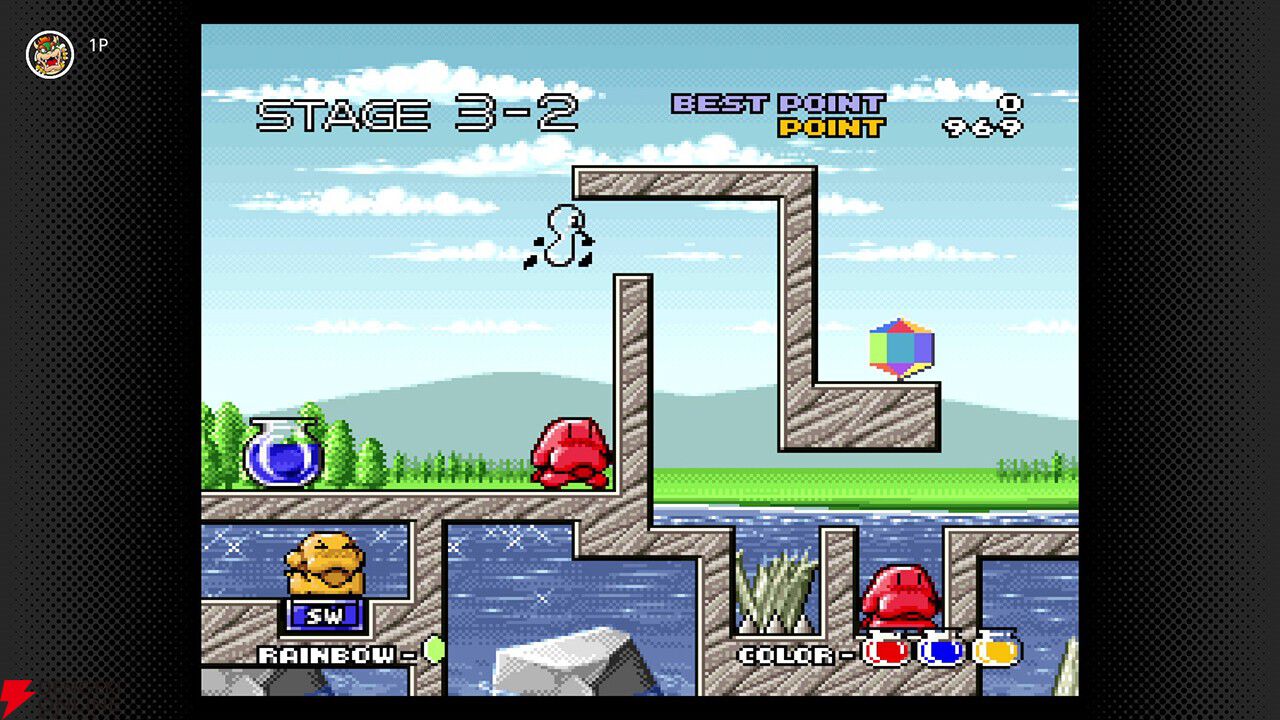1280x720 pixels.
Task: Toggle the SW switch under the yellow creature
Action: pos(323,617)
